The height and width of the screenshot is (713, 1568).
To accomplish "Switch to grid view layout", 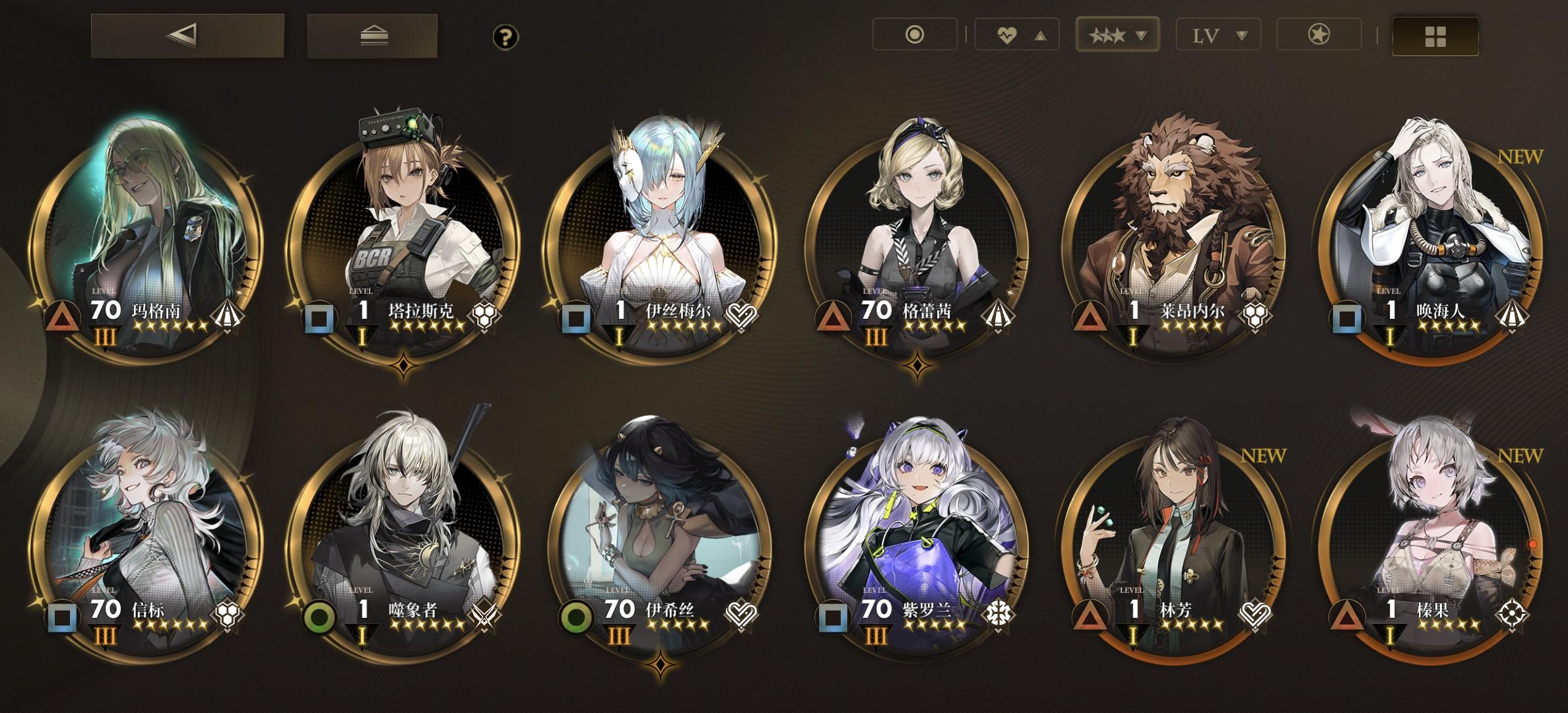I will pyautogui.click(x=1433, y=34).
